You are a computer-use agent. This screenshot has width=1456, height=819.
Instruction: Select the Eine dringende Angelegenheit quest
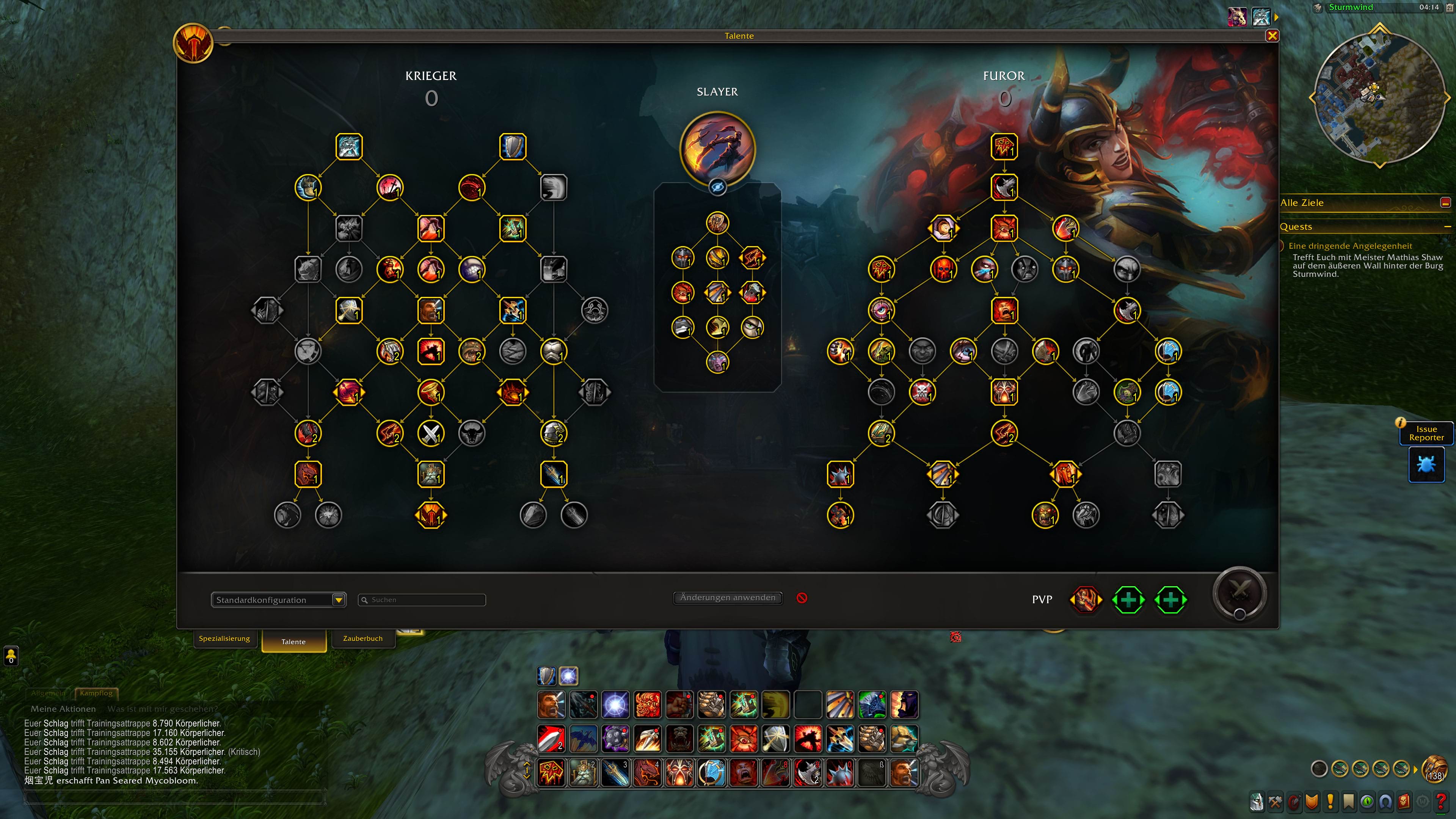point(1350,246)
